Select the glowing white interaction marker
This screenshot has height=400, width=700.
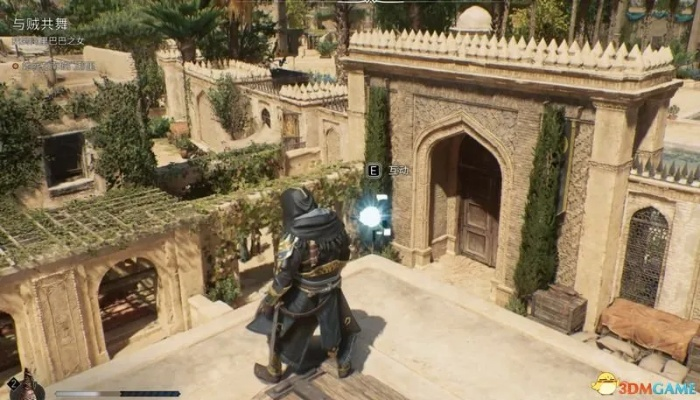point(371,216)
